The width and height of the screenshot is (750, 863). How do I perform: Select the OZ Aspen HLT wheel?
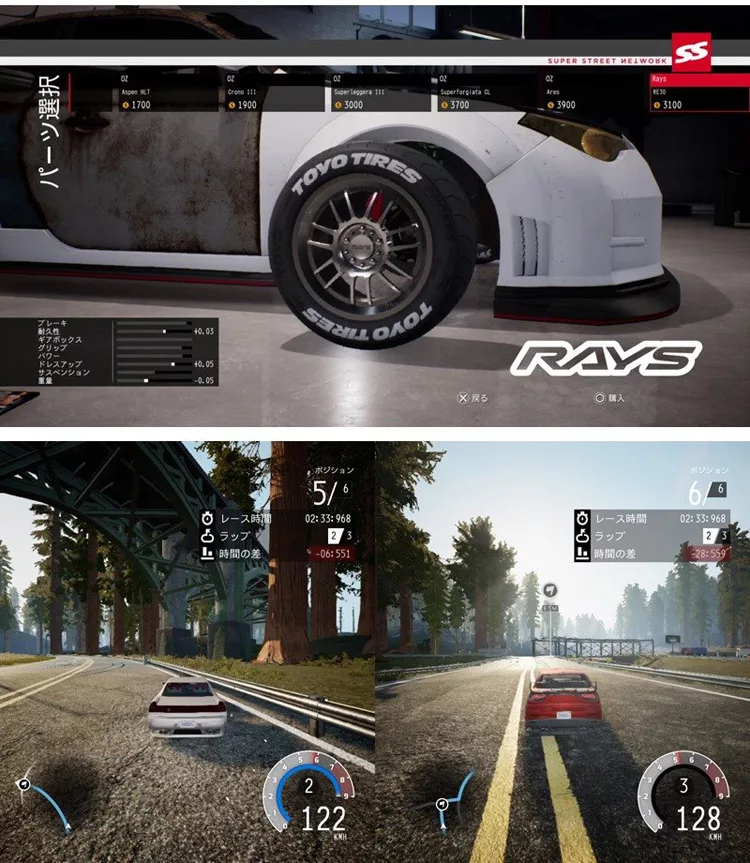click(x=164, y=91)
